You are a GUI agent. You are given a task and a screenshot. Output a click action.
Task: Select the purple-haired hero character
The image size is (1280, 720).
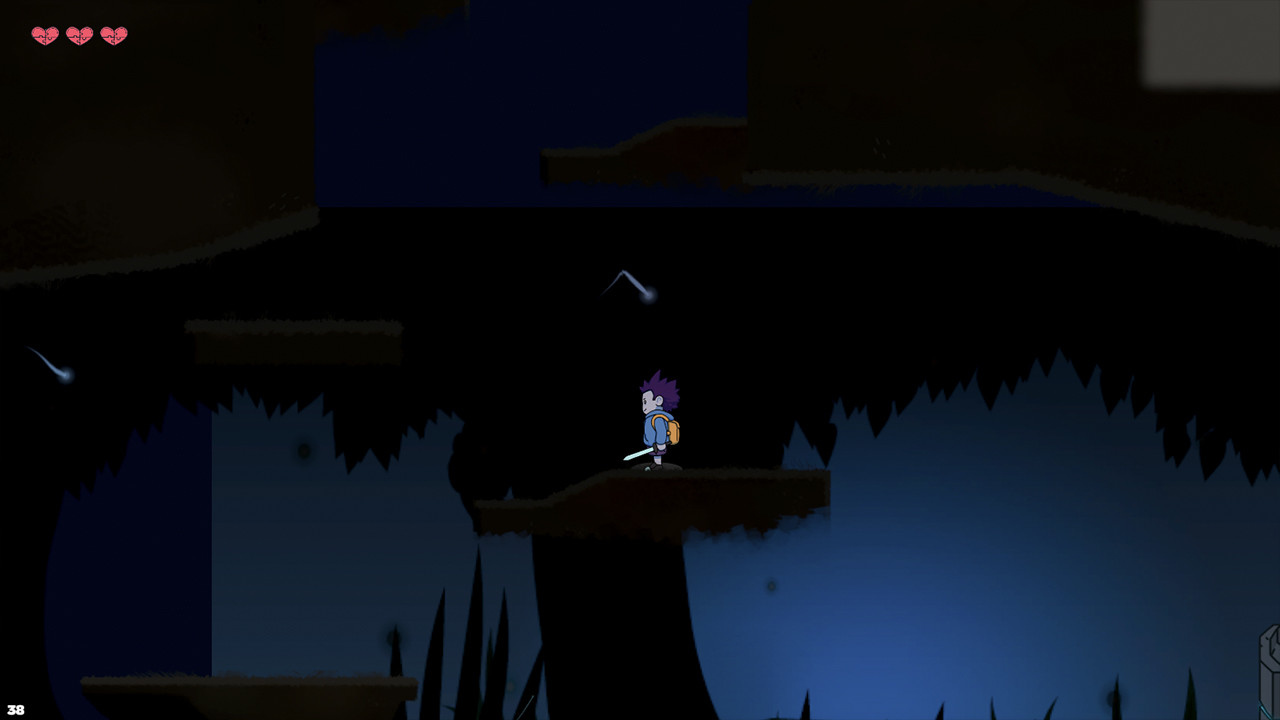657,420
